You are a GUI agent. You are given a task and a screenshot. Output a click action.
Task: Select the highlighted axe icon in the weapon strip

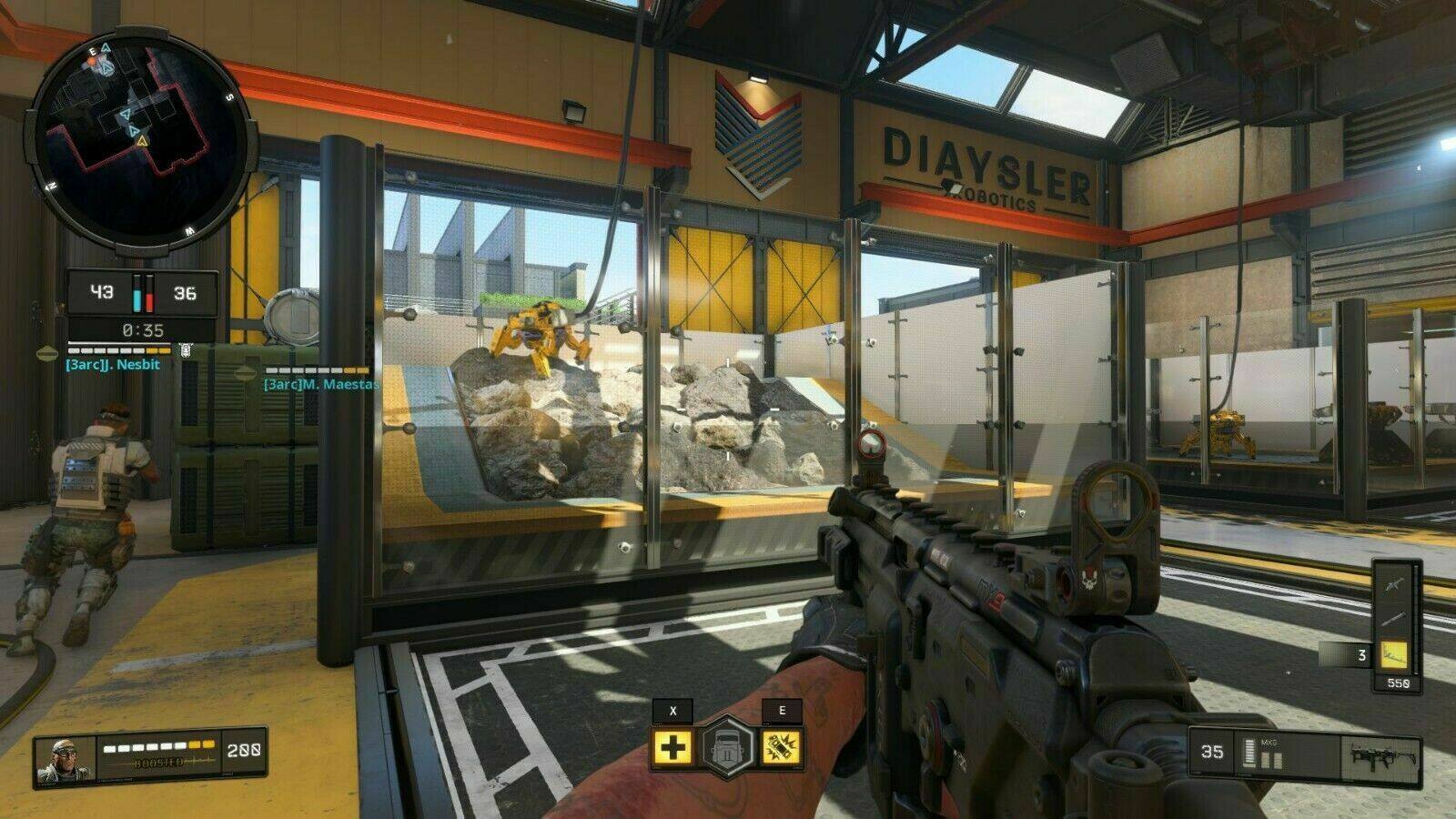[x=1394, y=654]
